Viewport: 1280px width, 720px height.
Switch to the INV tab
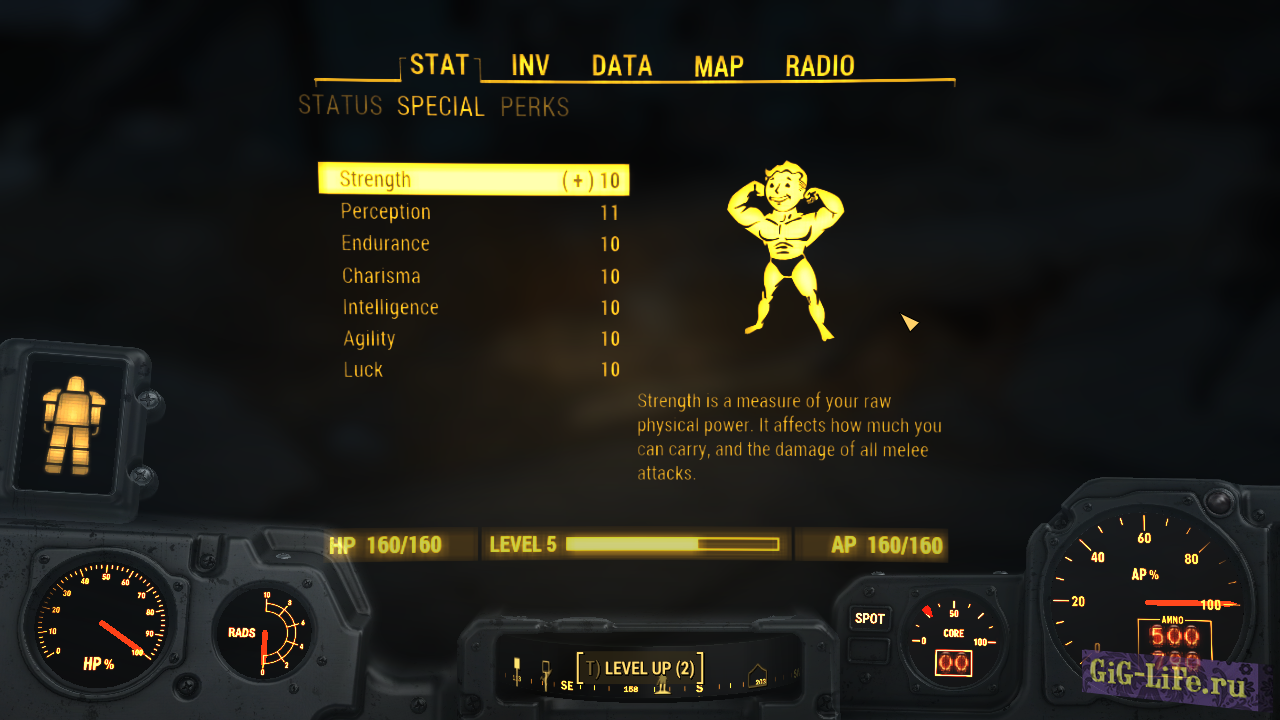tap(529, 65)
